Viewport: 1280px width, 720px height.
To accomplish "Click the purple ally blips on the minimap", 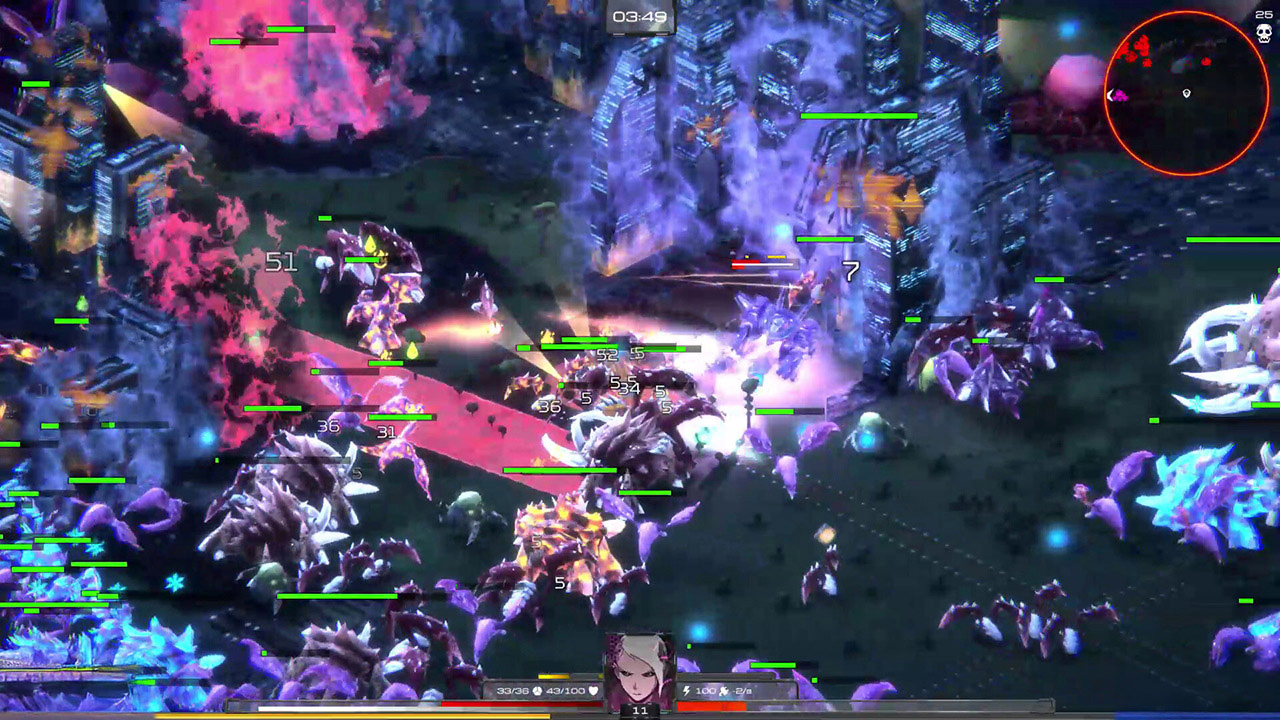I will point(1121,96).
